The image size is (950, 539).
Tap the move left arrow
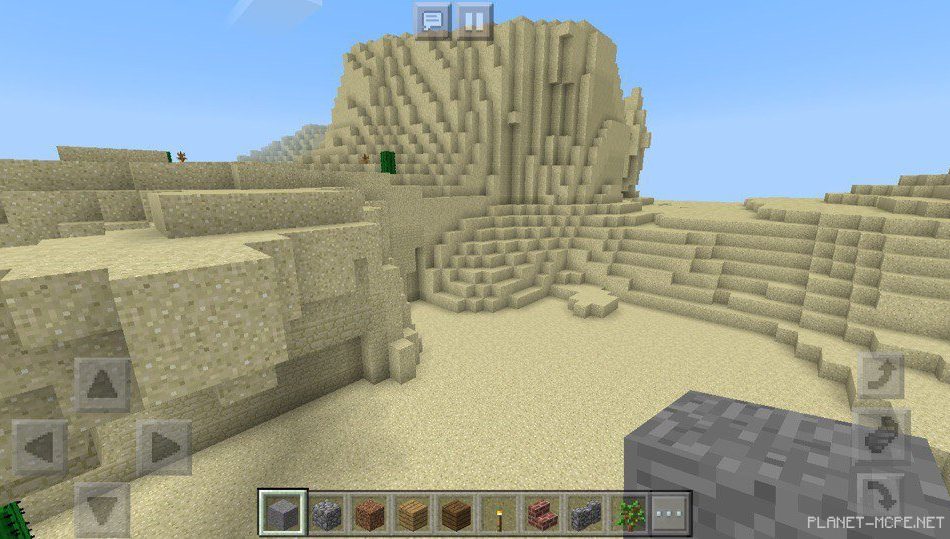[x=41, y=447]
